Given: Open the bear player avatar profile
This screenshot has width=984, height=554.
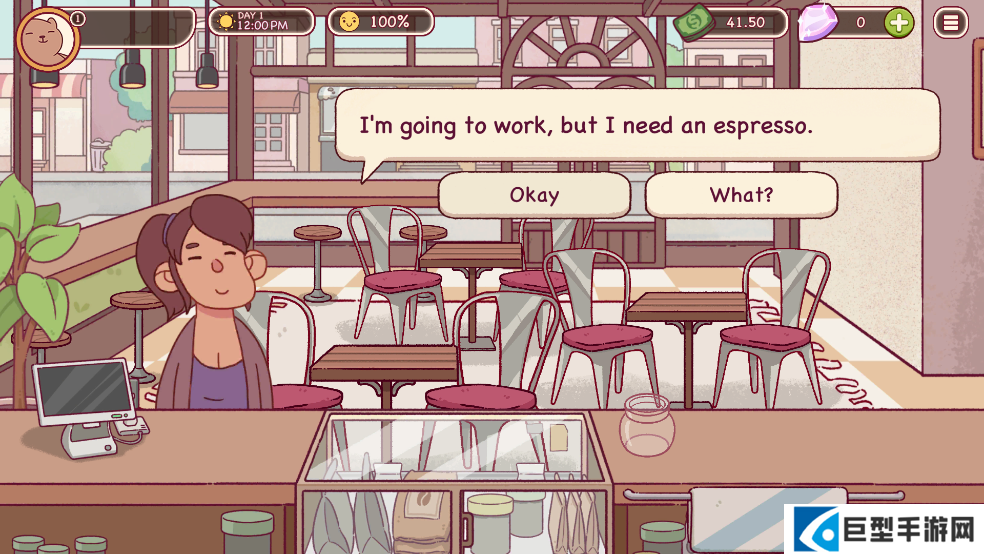Looking at the screenshot, I should click(47, 39).
